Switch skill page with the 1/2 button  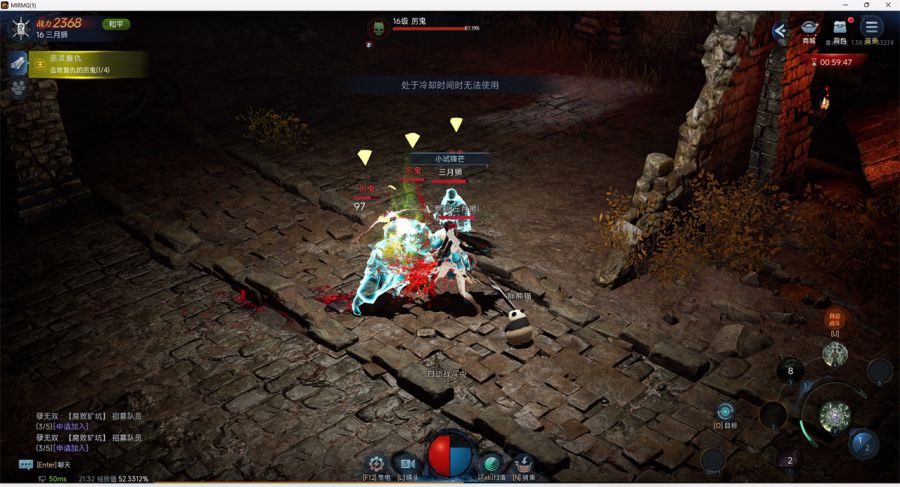pyautogui.click(x=864, y=444)
